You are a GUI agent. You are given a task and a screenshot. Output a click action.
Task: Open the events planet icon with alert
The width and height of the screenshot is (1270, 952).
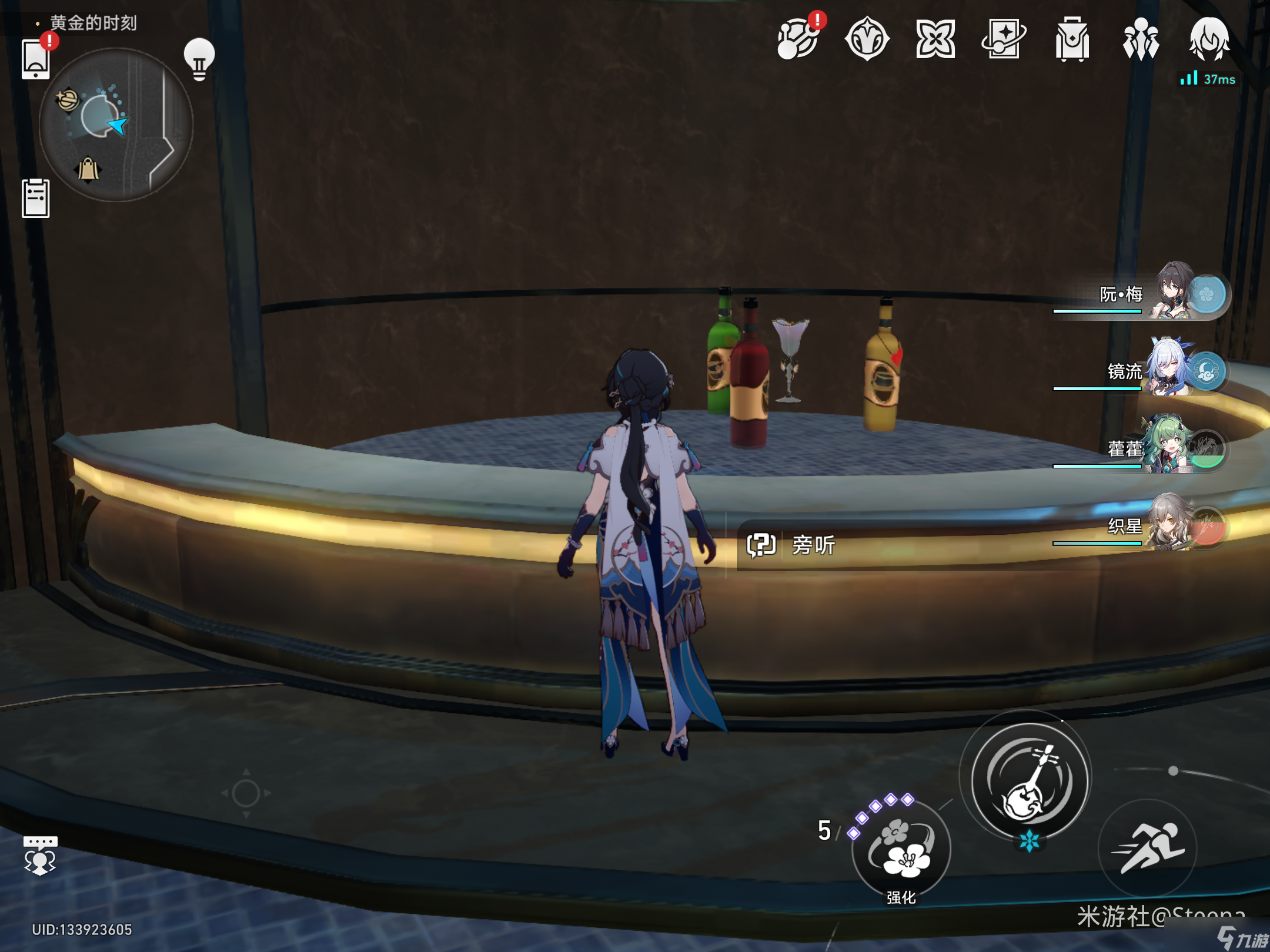pos(798,40)
